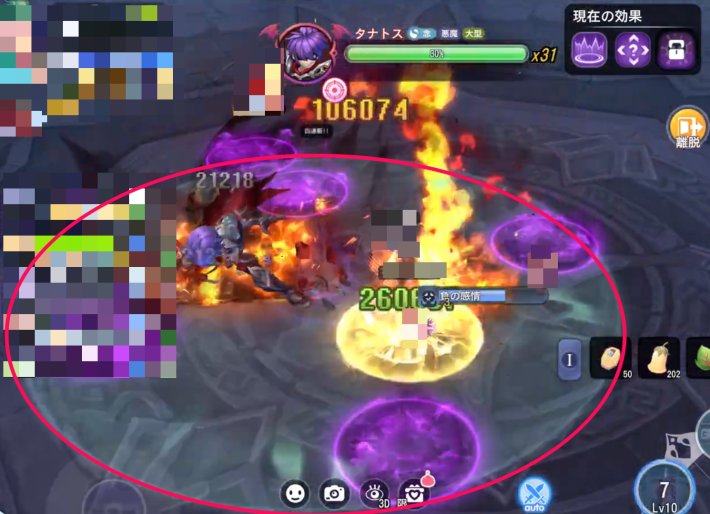Screen dimensions: 710x514
Task: Toggle the auto battle crossed-swords button
Action: (534, 493)
